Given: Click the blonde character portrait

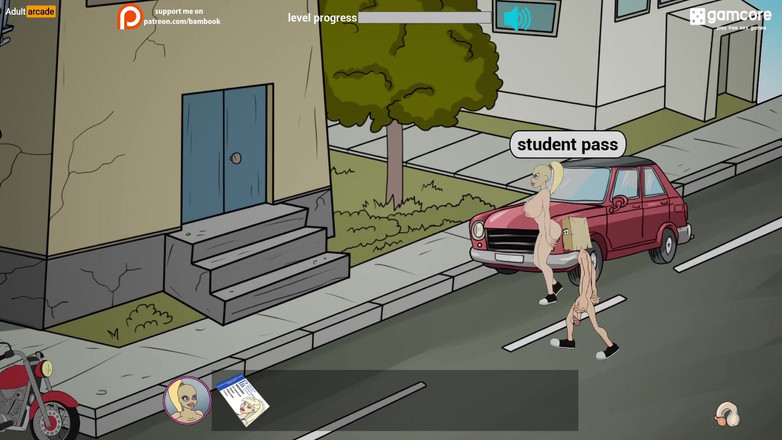Looking at the screenshot, I should coord(187,400).
